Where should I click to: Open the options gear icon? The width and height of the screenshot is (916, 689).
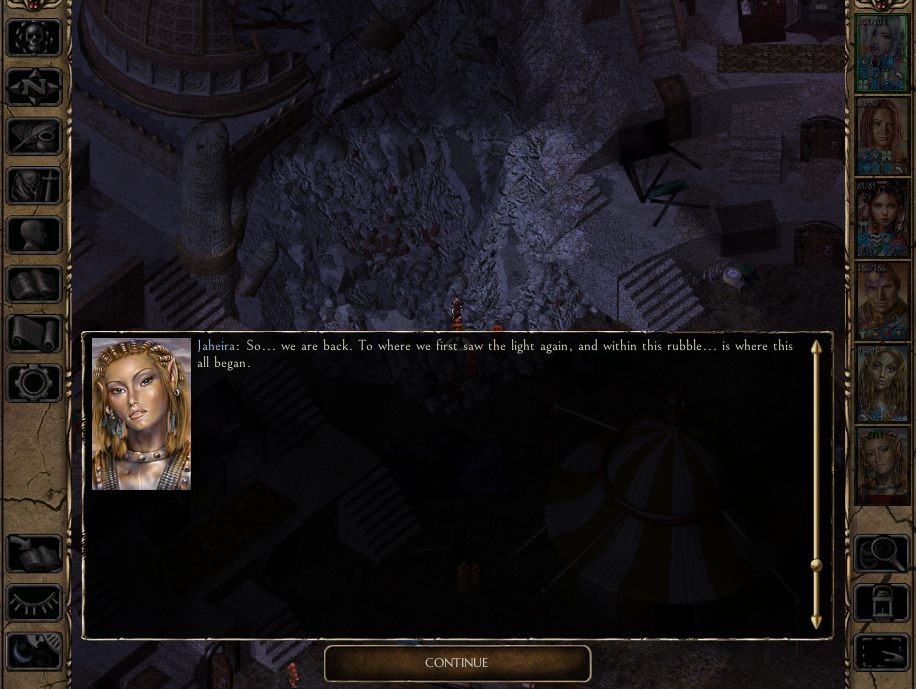point(35,382)
